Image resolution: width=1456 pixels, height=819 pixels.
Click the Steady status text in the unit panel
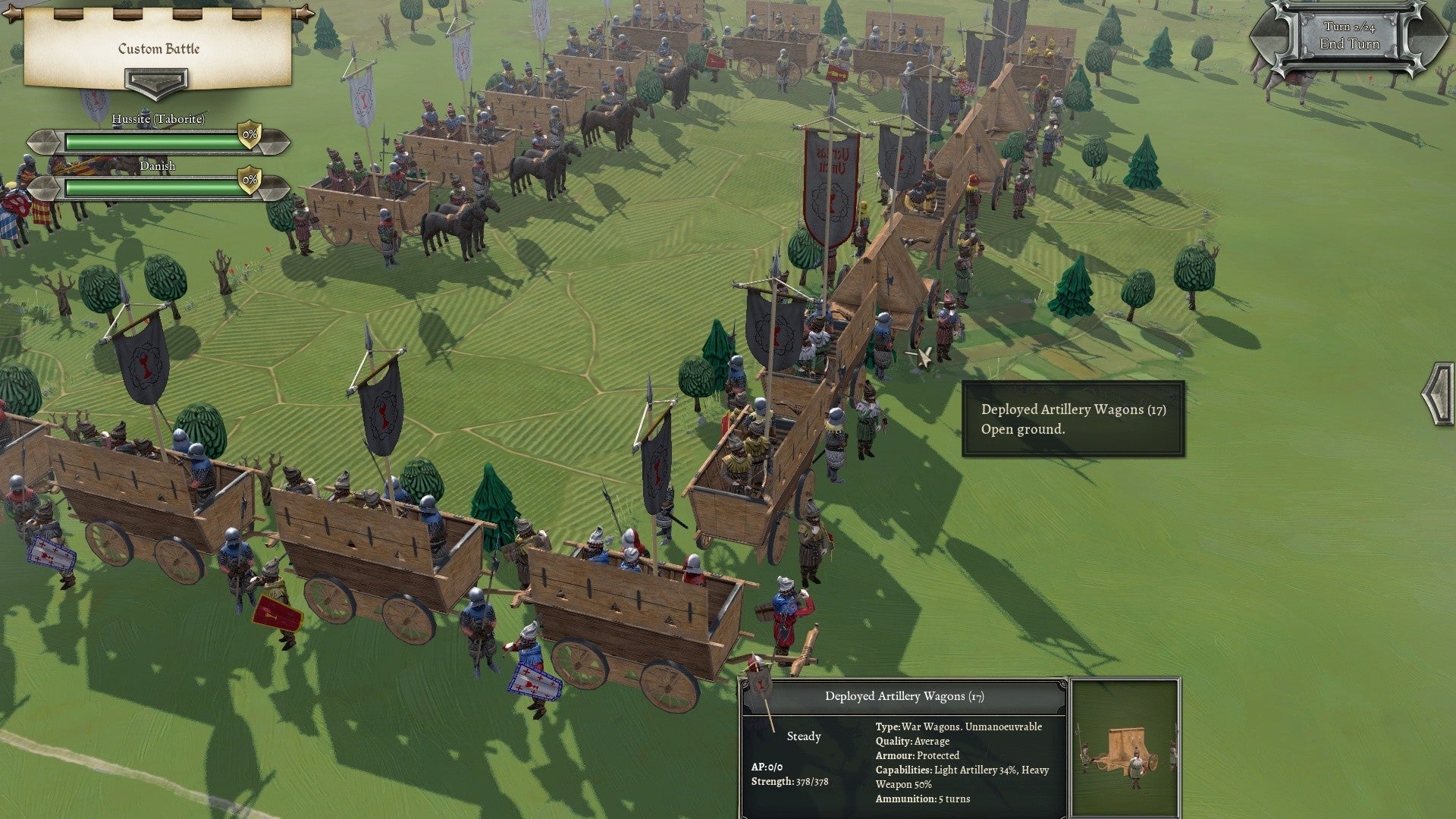804,736
